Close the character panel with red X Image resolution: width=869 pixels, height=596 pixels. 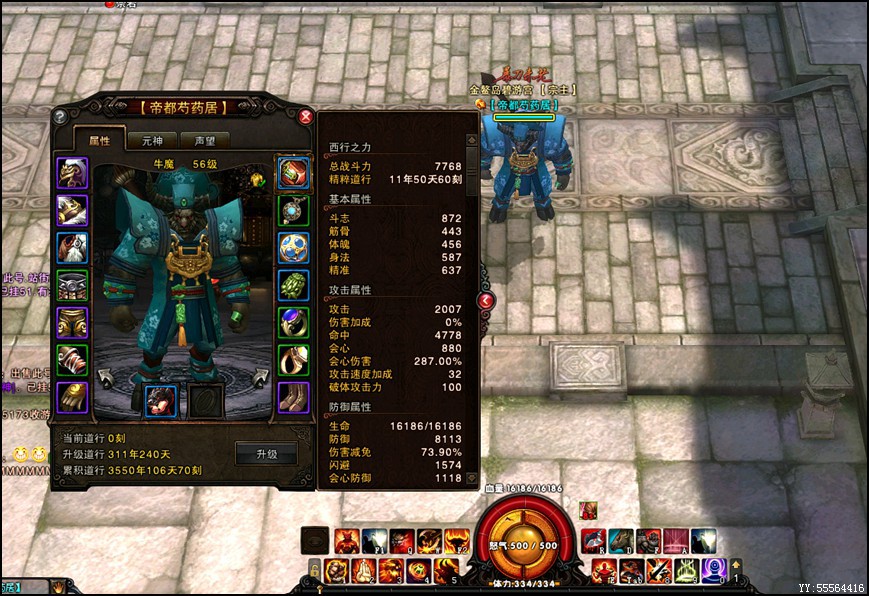[306, 116]
